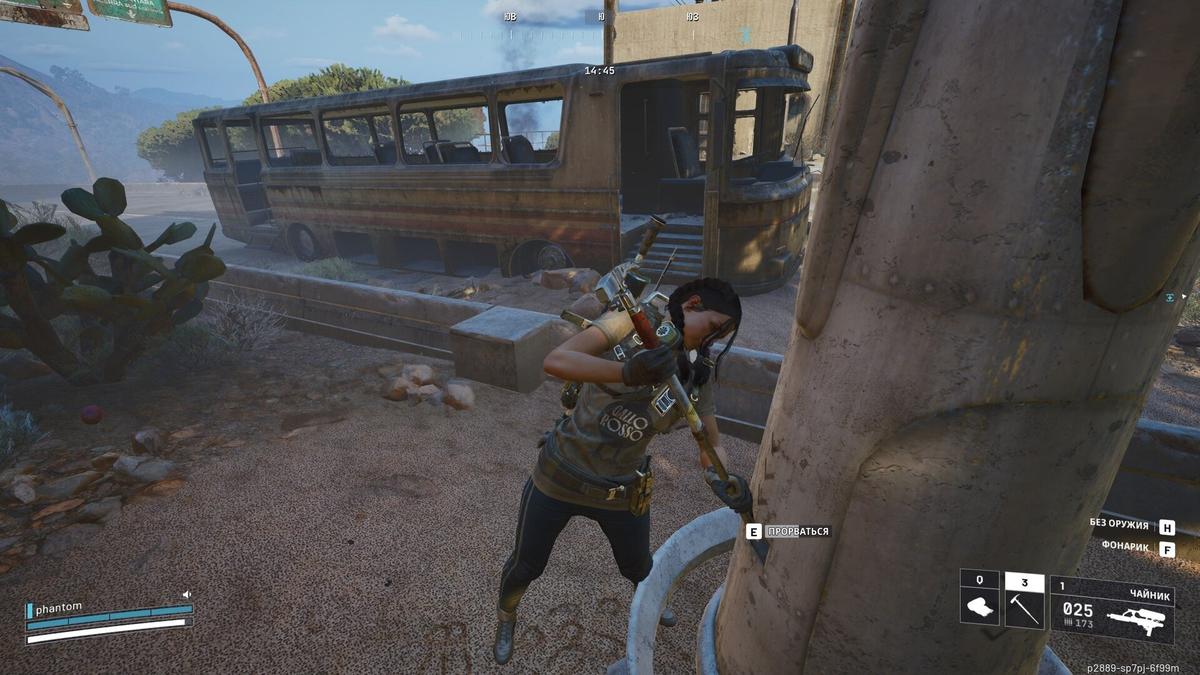
Task: Click the compass strip above the clock
Action: point(600,17)
